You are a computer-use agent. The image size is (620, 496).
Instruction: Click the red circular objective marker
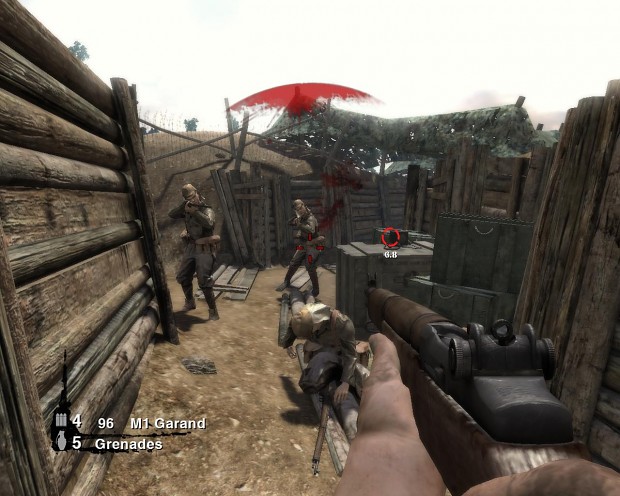(x=391, y=238)
